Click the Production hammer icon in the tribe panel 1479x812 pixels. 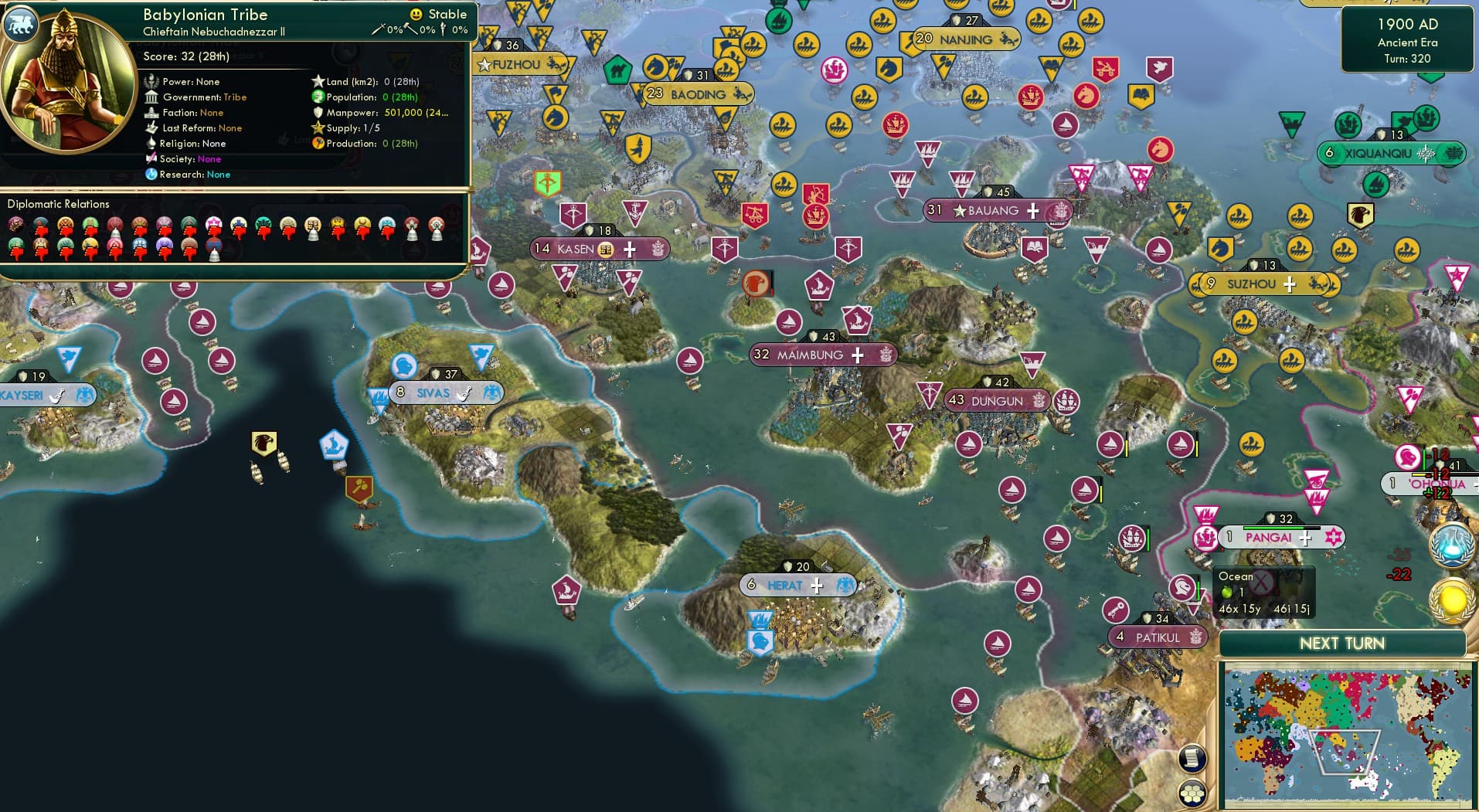319,143
